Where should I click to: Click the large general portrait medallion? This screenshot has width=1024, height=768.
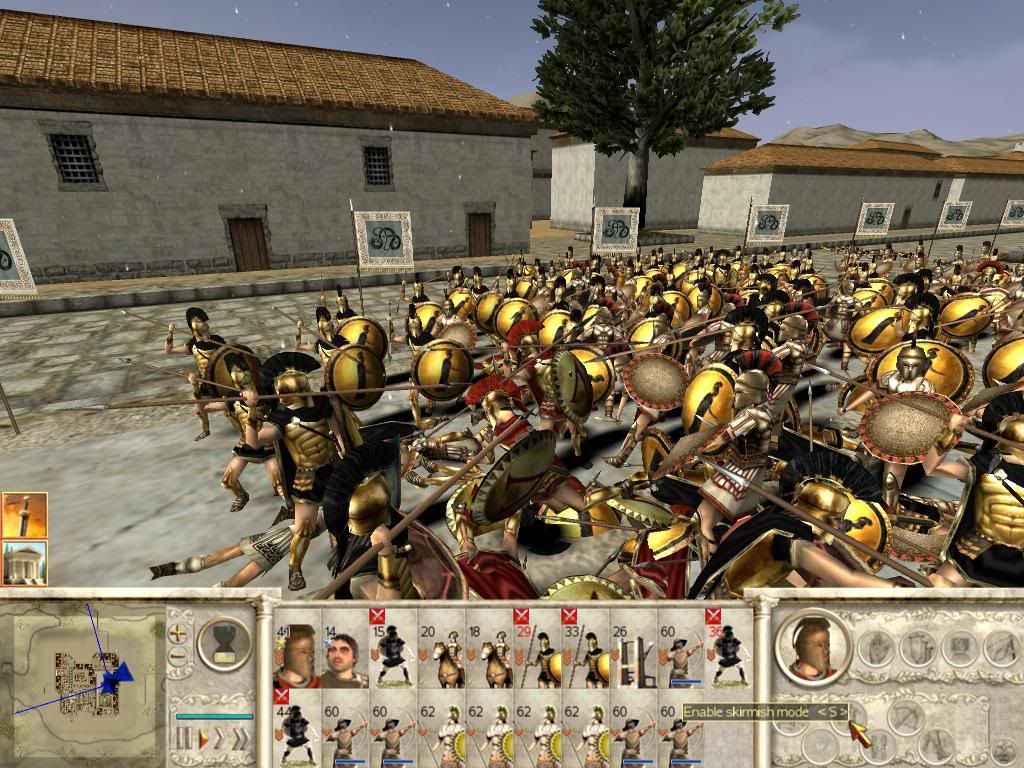811,647
